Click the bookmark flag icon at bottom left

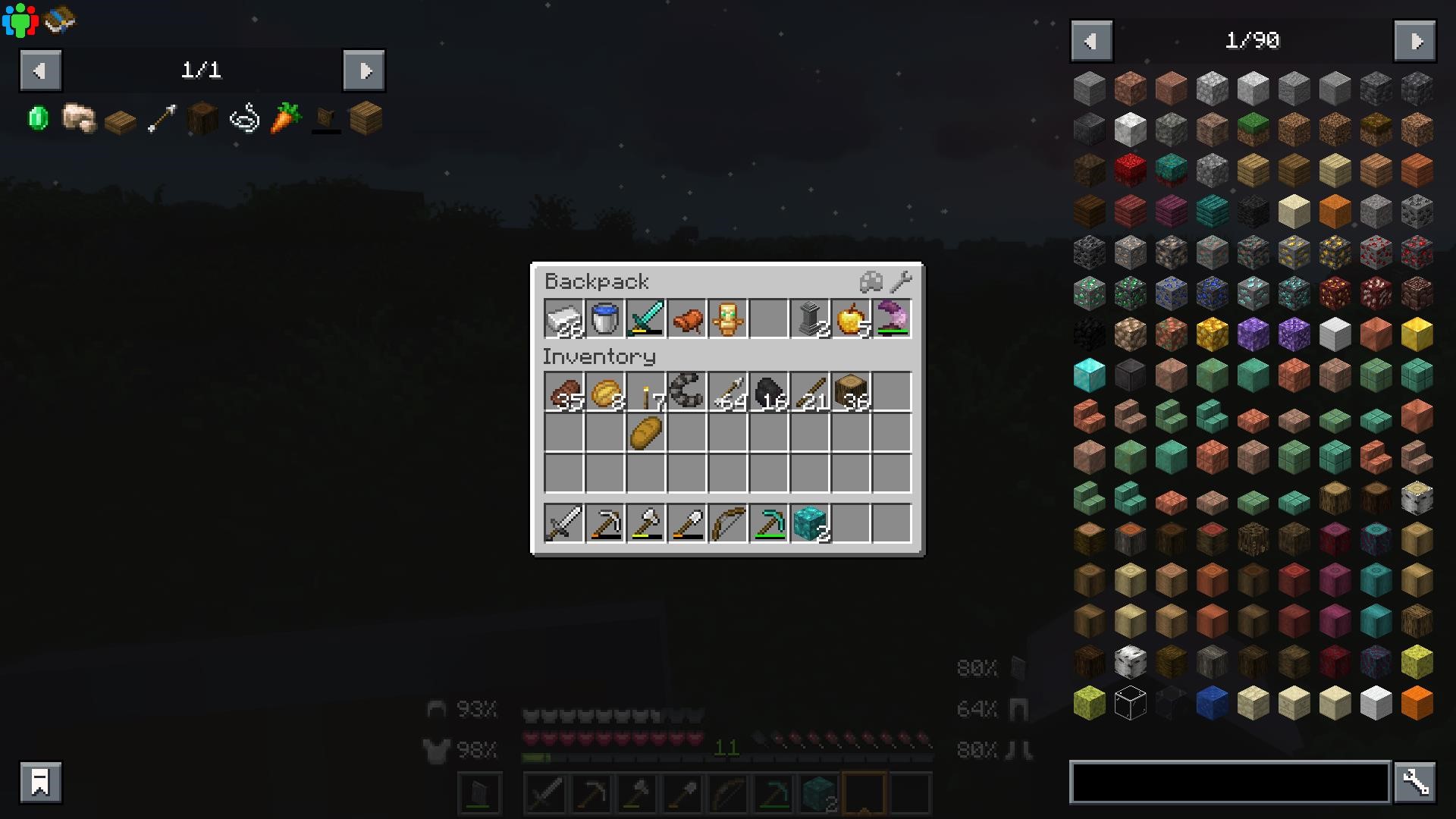39,781
